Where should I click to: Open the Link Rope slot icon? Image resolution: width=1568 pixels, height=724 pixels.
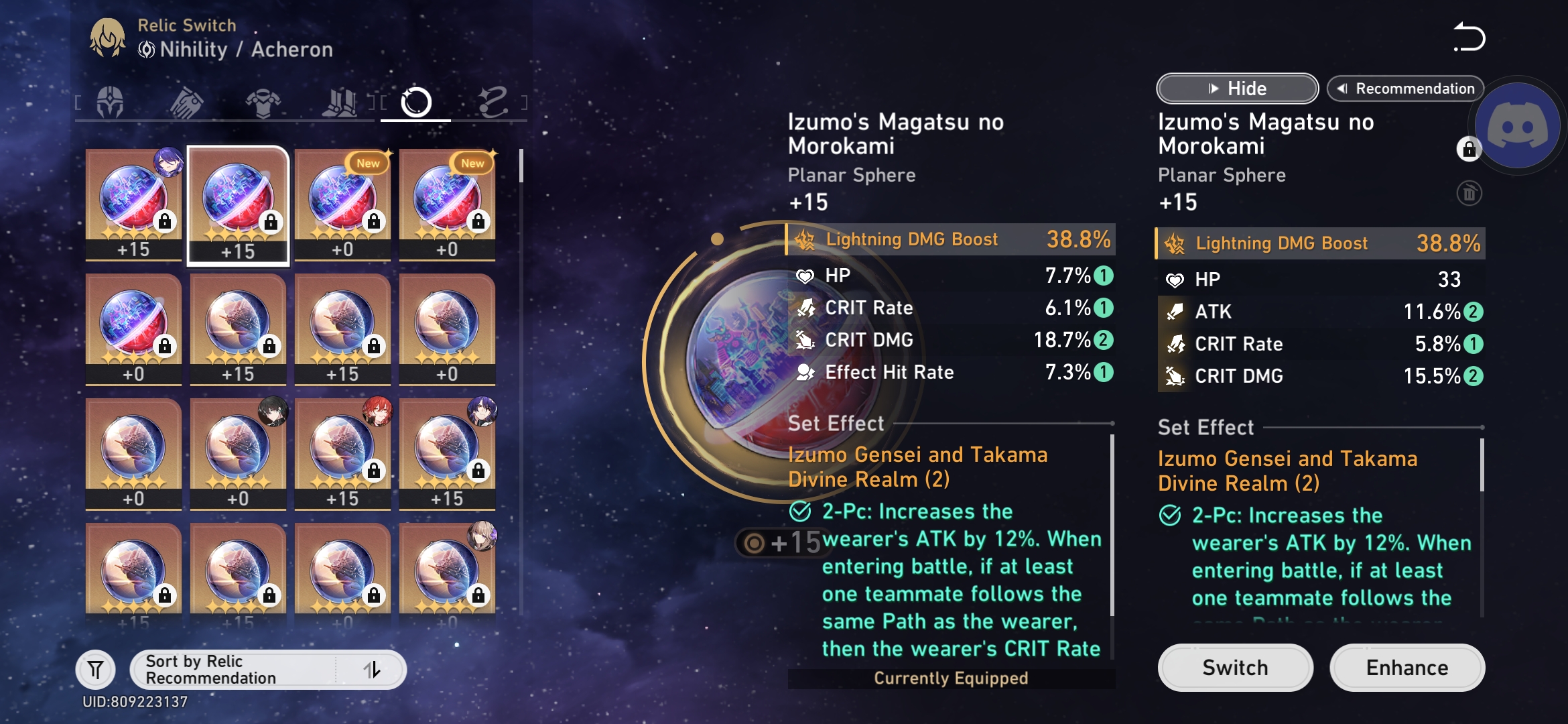tap(494, 101)
